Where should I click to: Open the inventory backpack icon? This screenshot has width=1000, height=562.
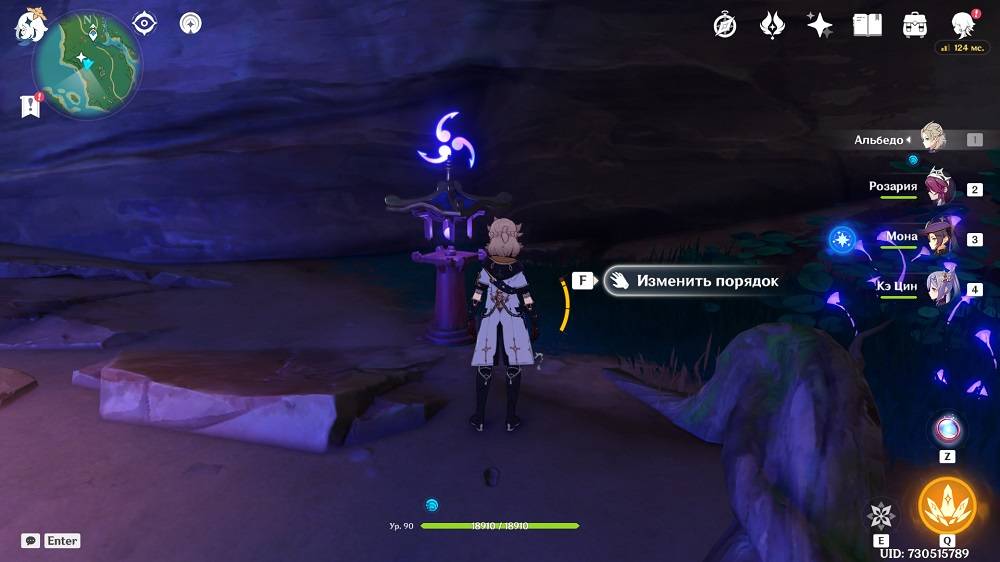click(914, 25)
